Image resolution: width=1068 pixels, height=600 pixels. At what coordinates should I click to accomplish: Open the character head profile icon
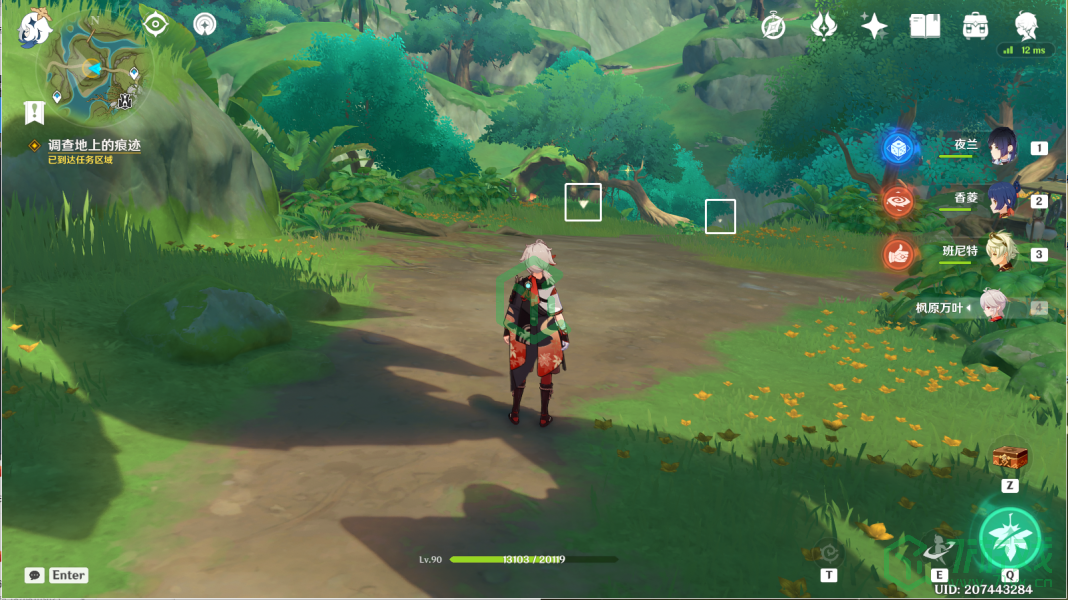1027,25
